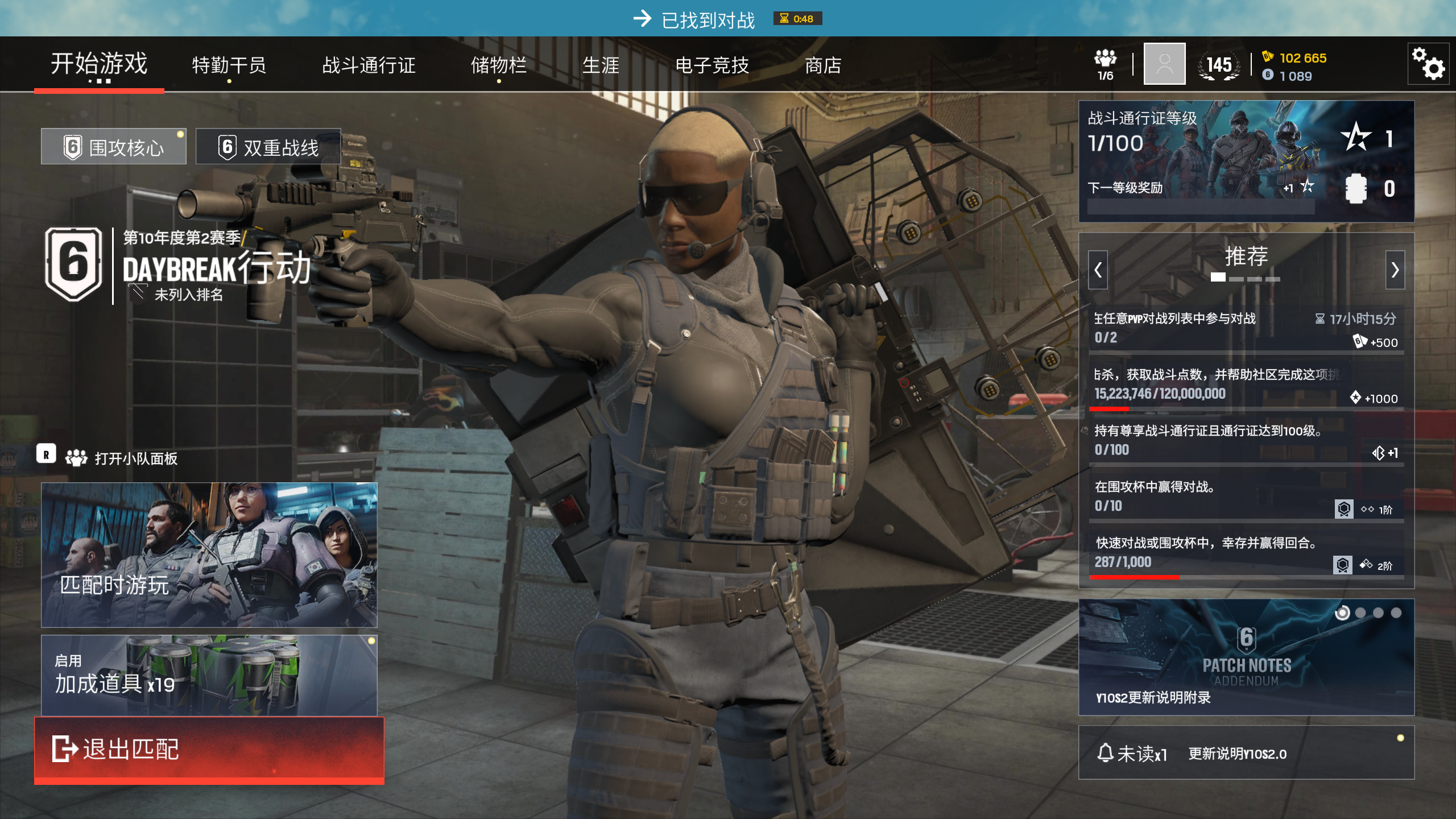Open the 匹配时游玩 tile
This screenshot has width=1456, height=819.
[209, 555]
